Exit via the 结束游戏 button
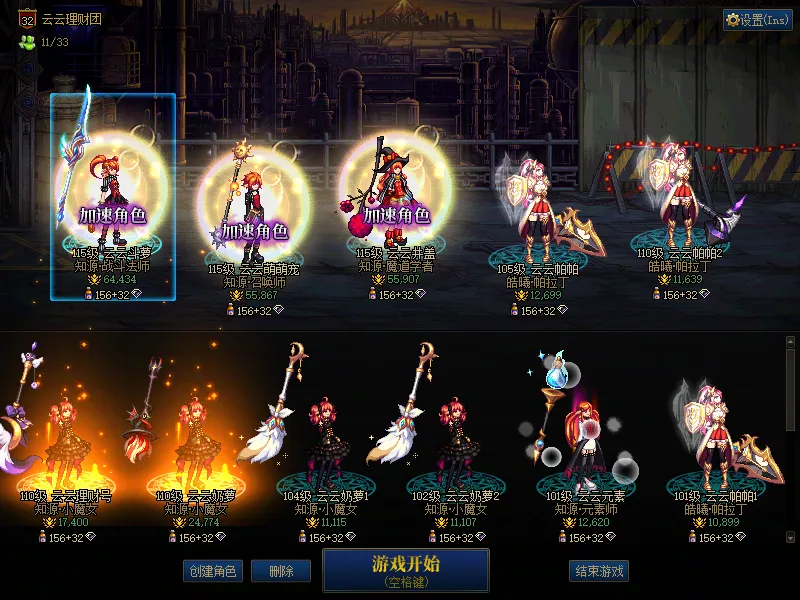 click(599, 571)
